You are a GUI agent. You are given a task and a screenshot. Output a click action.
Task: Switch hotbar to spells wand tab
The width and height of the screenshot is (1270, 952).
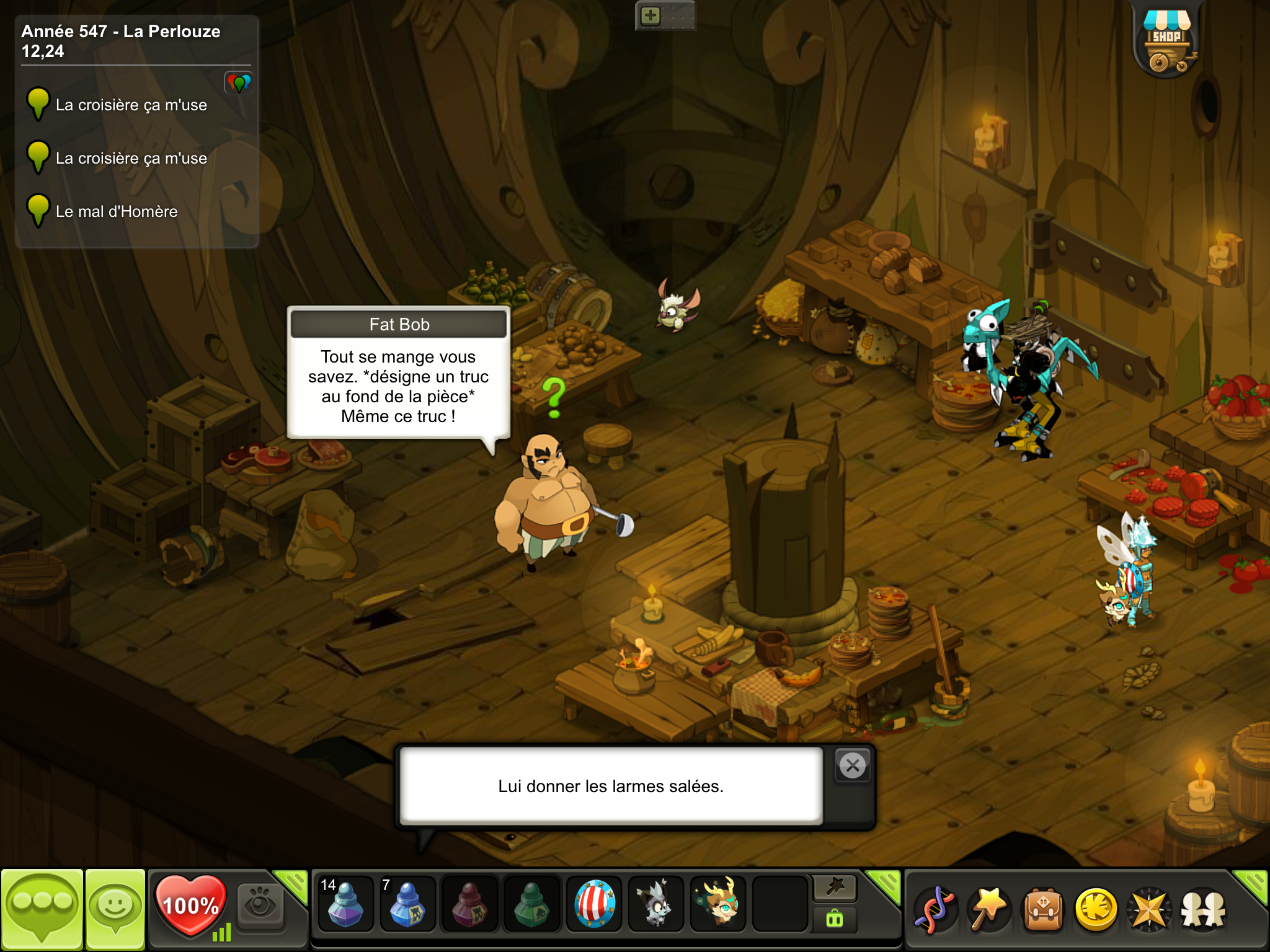835,888
